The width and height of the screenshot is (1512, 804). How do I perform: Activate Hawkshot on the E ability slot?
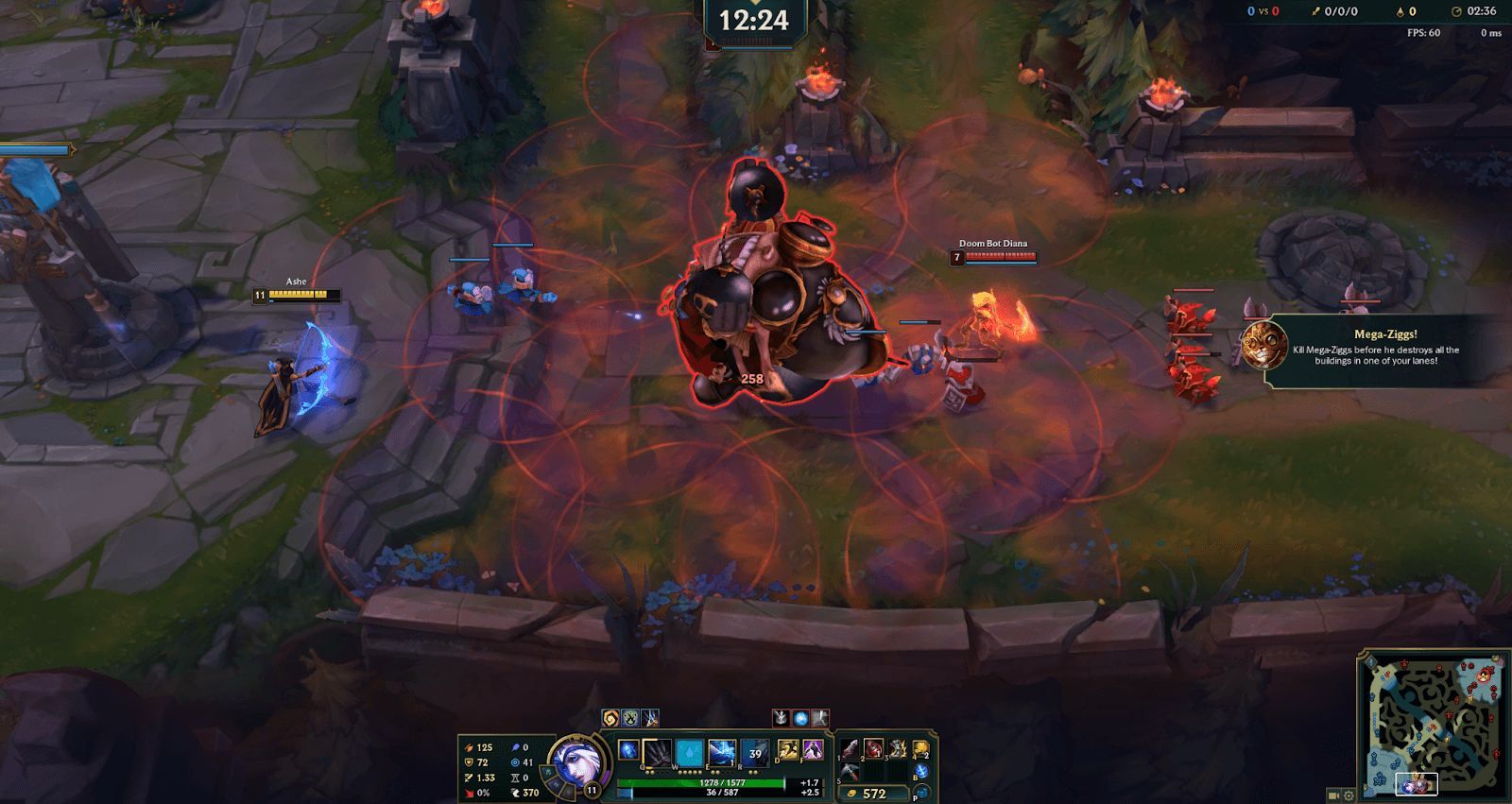point(722,751)
